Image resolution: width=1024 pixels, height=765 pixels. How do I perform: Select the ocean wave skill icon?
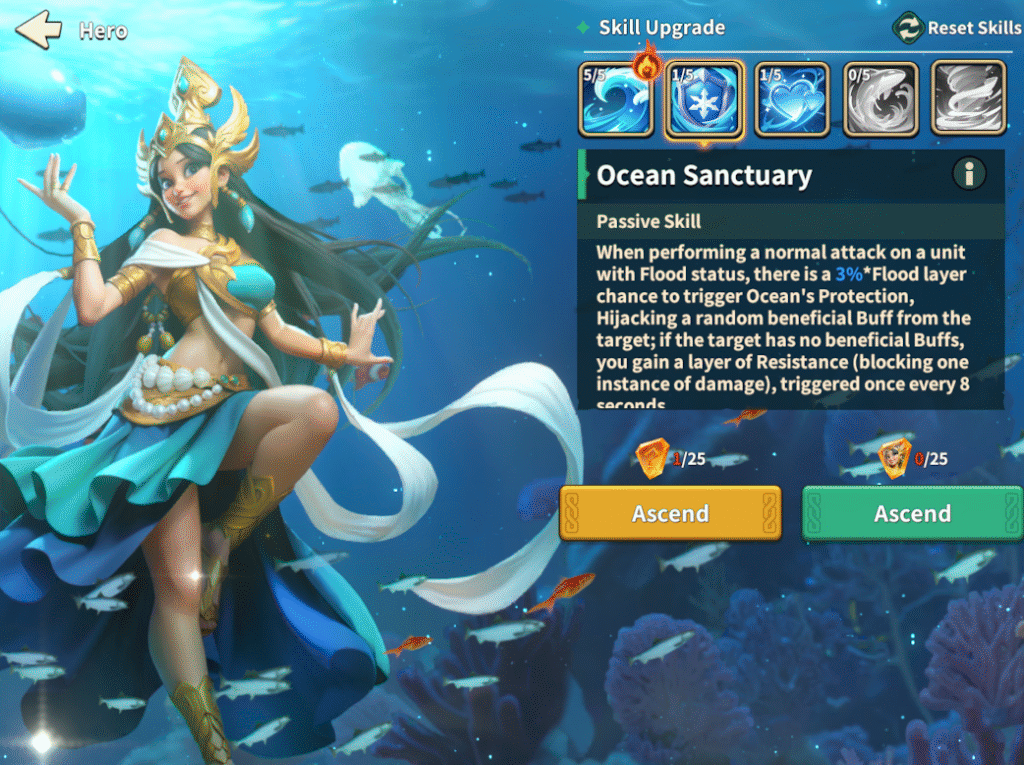tap(616, 99)
